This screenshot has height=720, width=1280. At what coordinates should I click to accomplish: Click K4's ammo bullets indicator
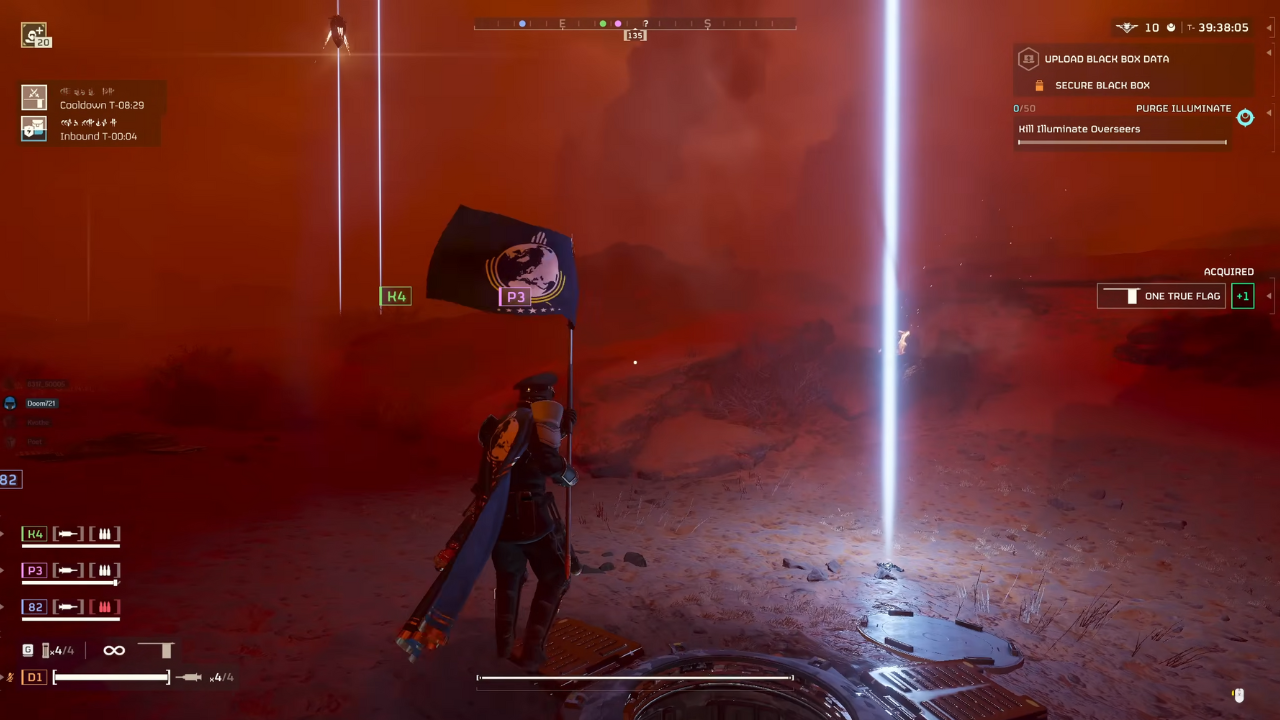click(x=104, y=533)
